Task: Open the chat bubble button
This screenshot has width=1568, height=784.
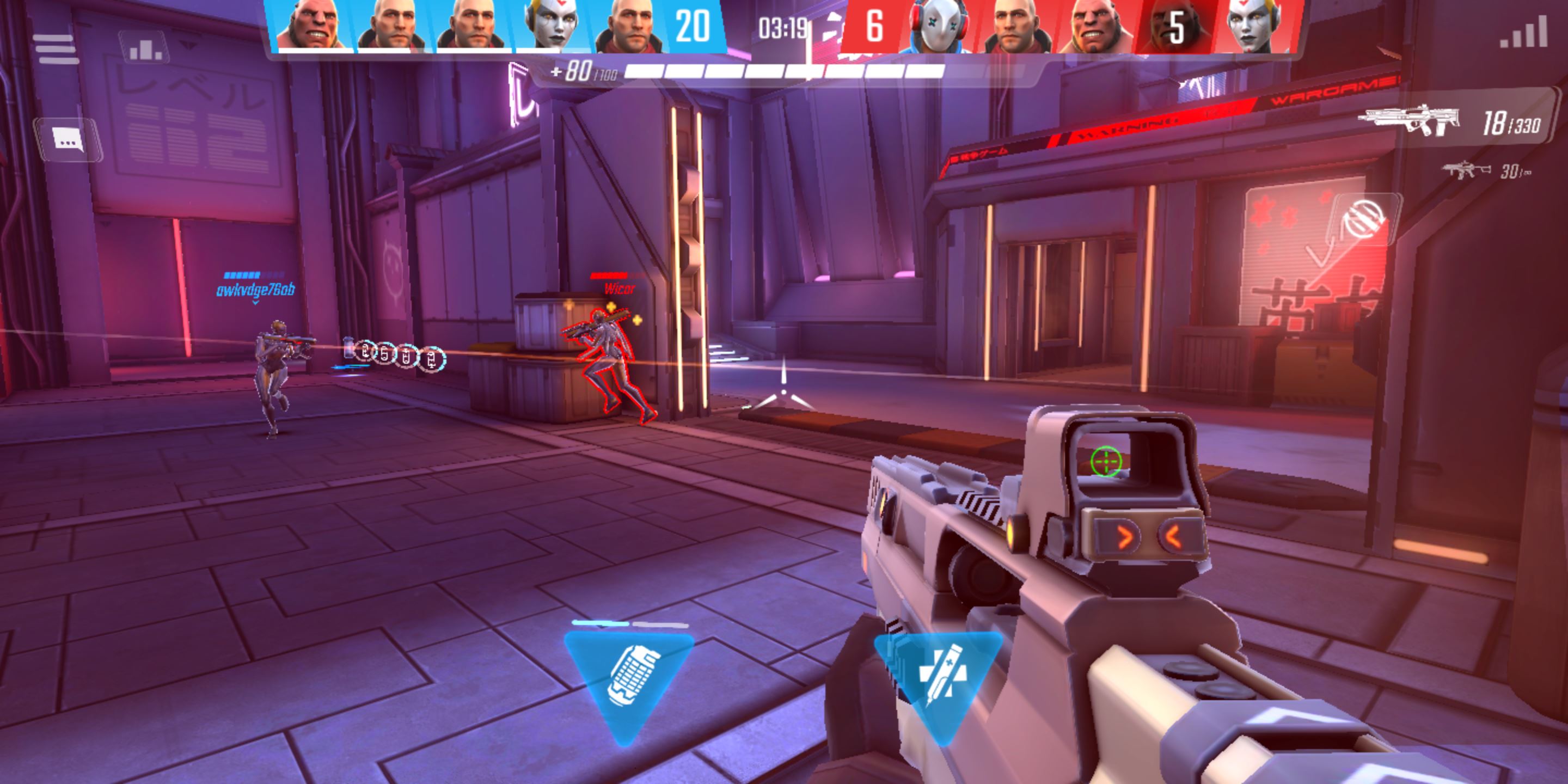Action: point(68,140)
